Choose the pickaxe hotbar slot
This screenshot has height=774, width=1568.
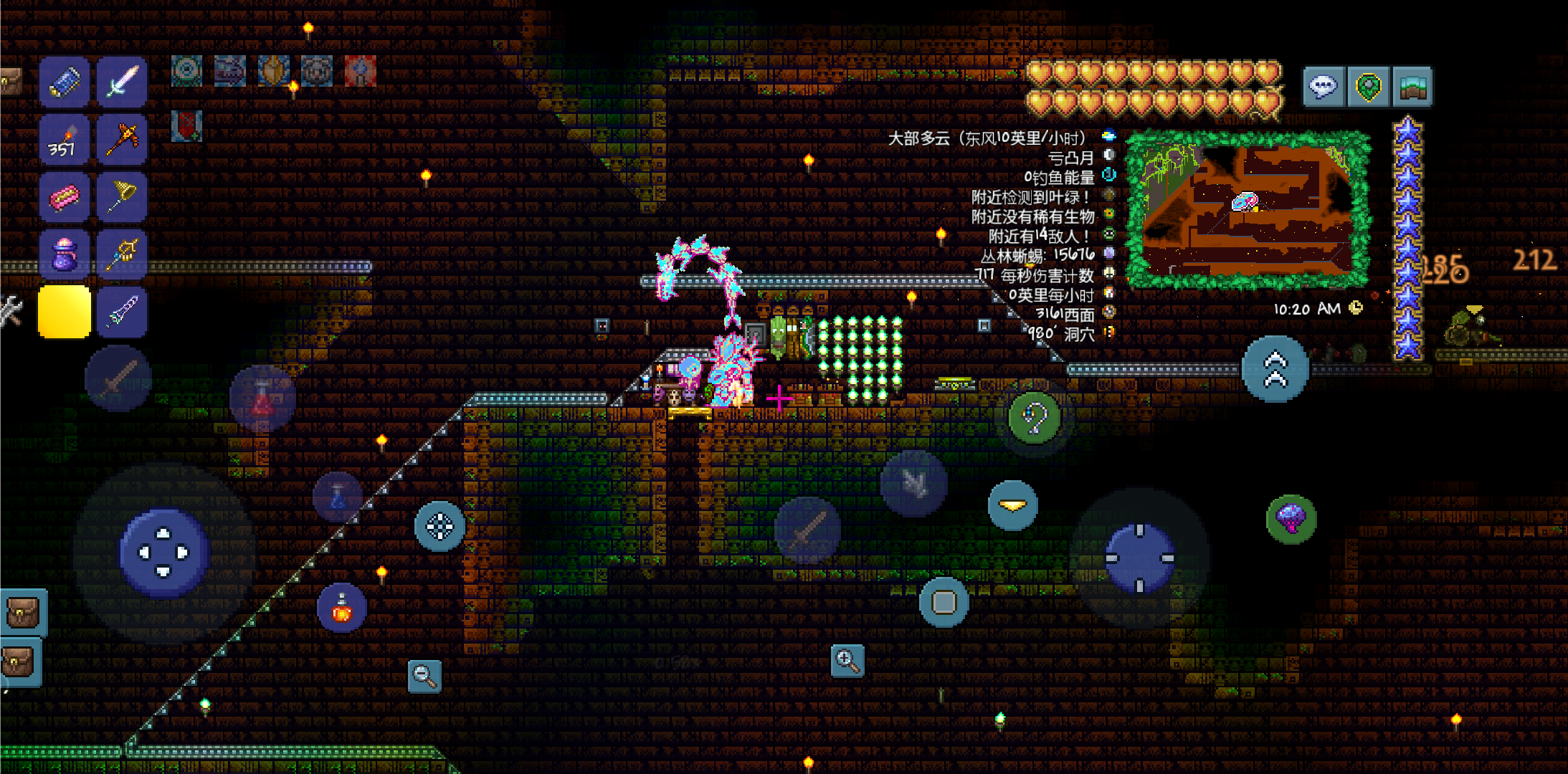point(121,139)
